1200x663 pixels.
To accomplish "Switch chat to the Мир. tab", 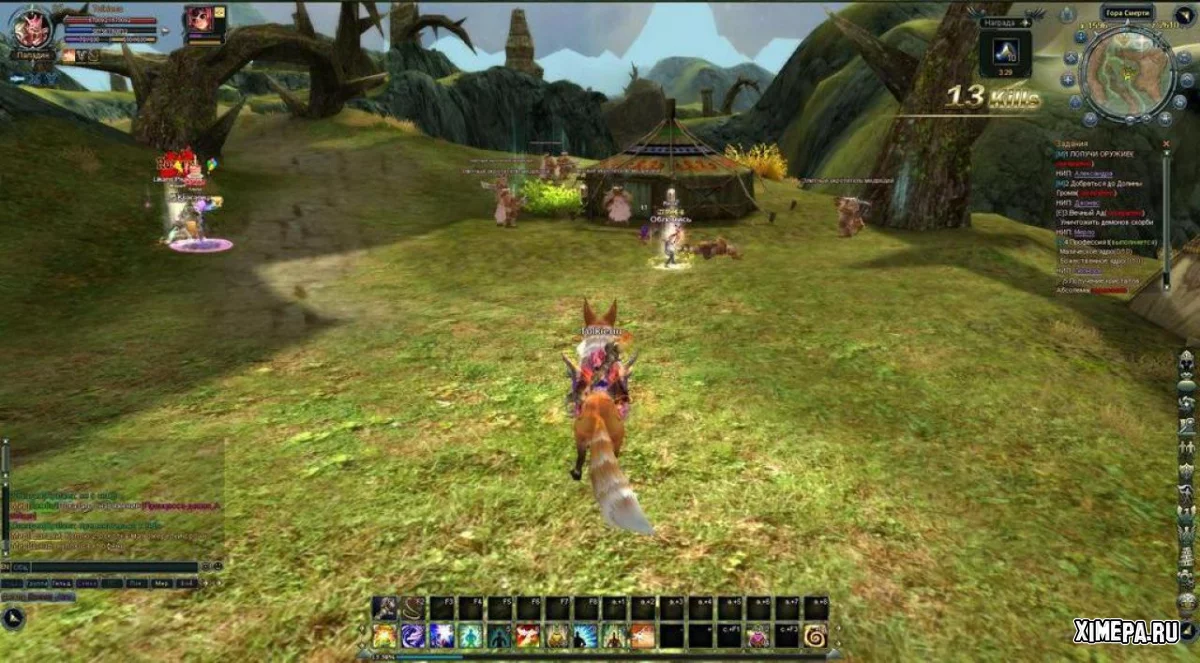I will [160, 582].
